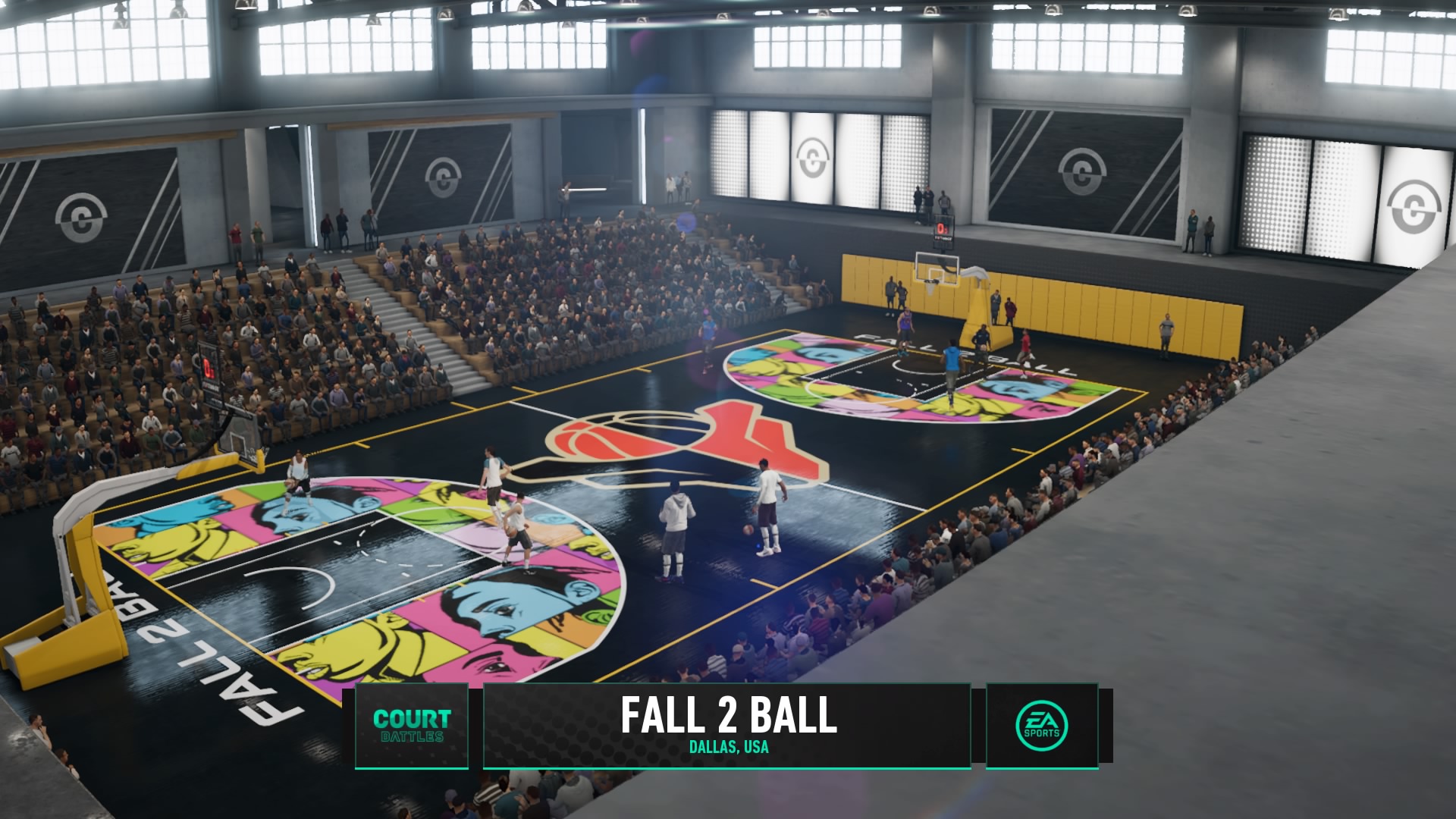Image resolution: width=1456 pixels, height=819 pixels.
Task: Select the Court Battles logo panel
Action: 411,725
